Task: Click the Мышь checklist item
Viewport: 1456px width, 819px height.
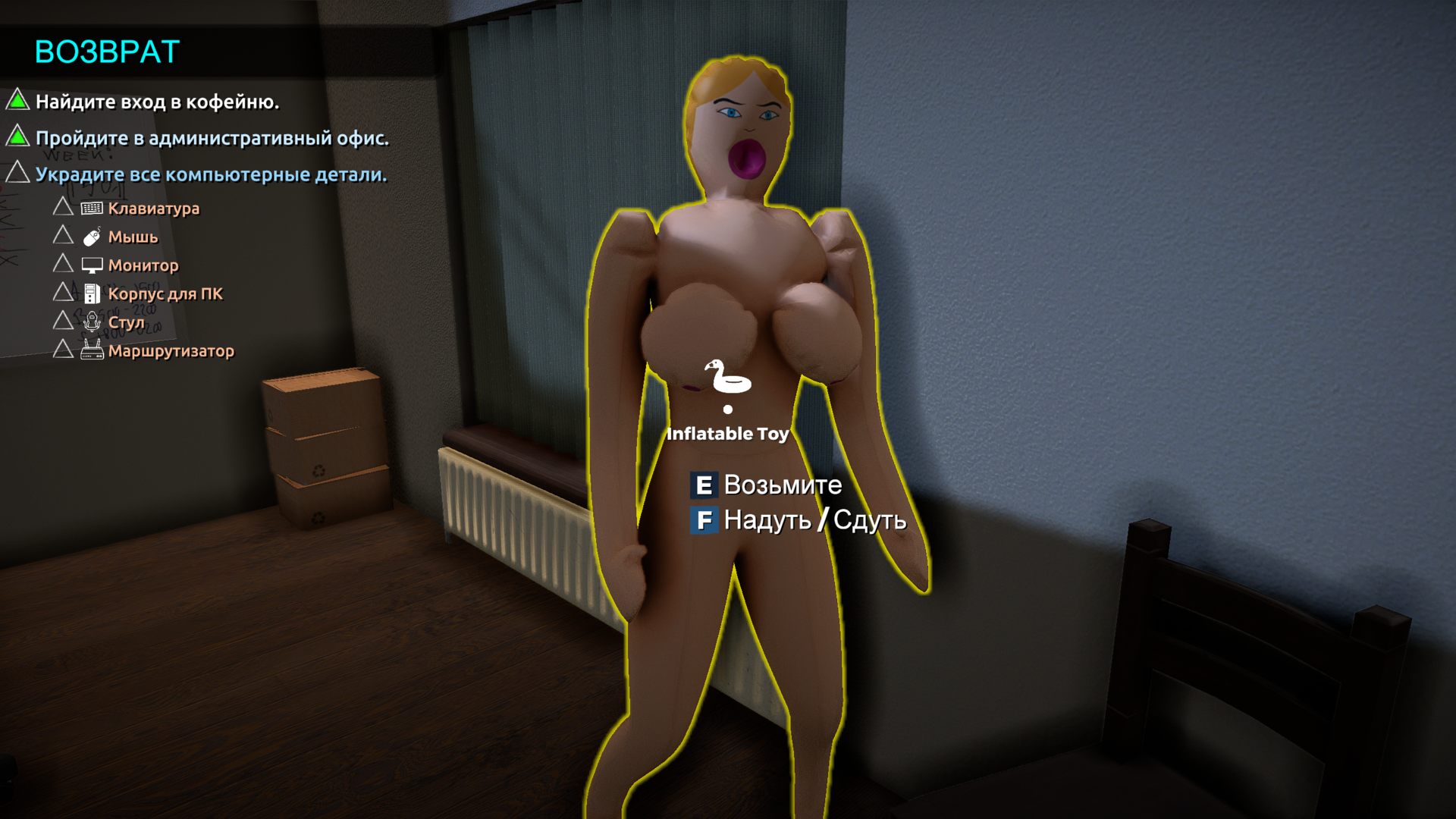Action: [133, 237]
